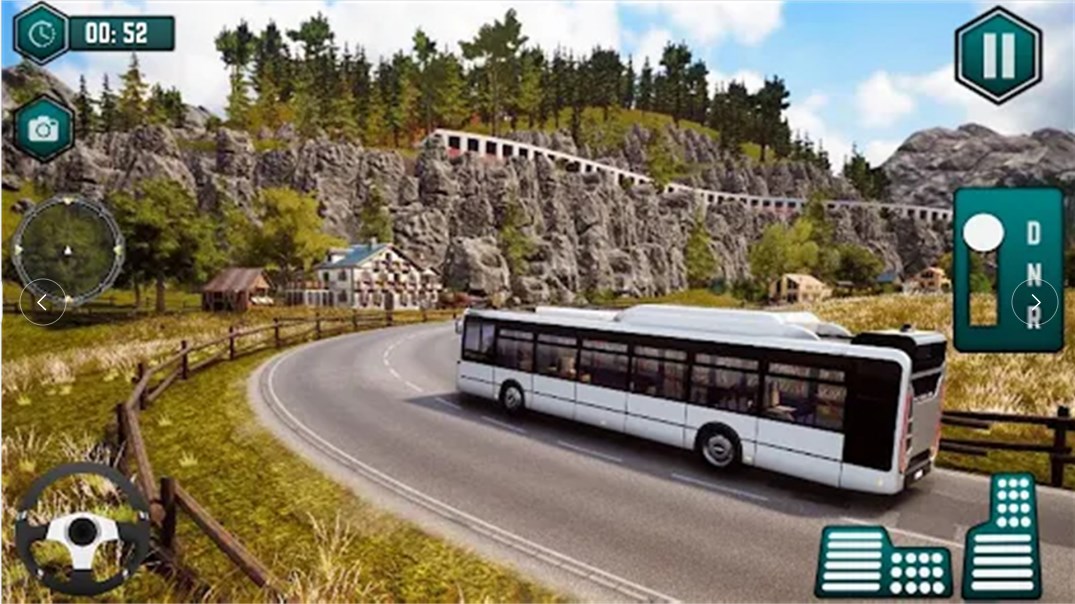Turn the steering wheel control
This screenshot has width=1075, height=604.
click(x=83, y=529)
